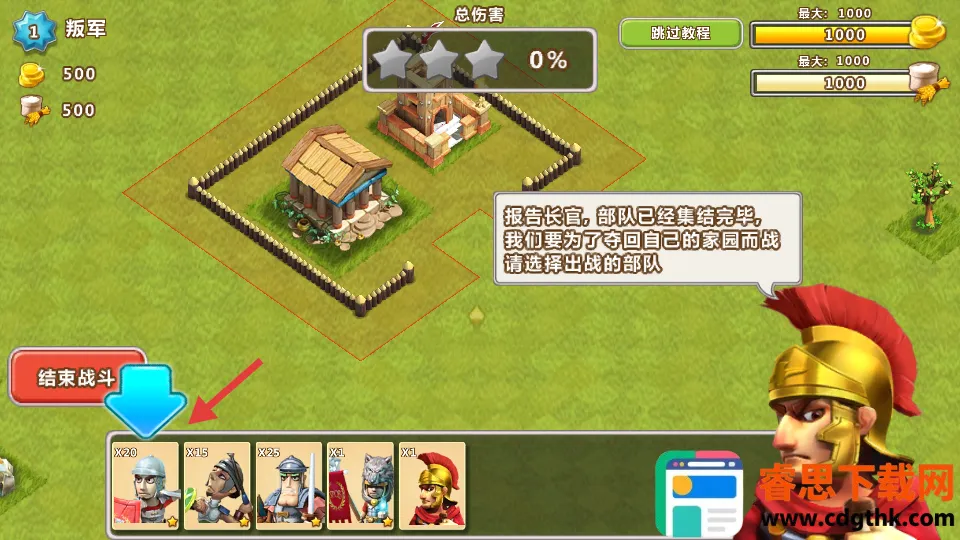Pick the X25 swordsman troop card

[289, 485]
